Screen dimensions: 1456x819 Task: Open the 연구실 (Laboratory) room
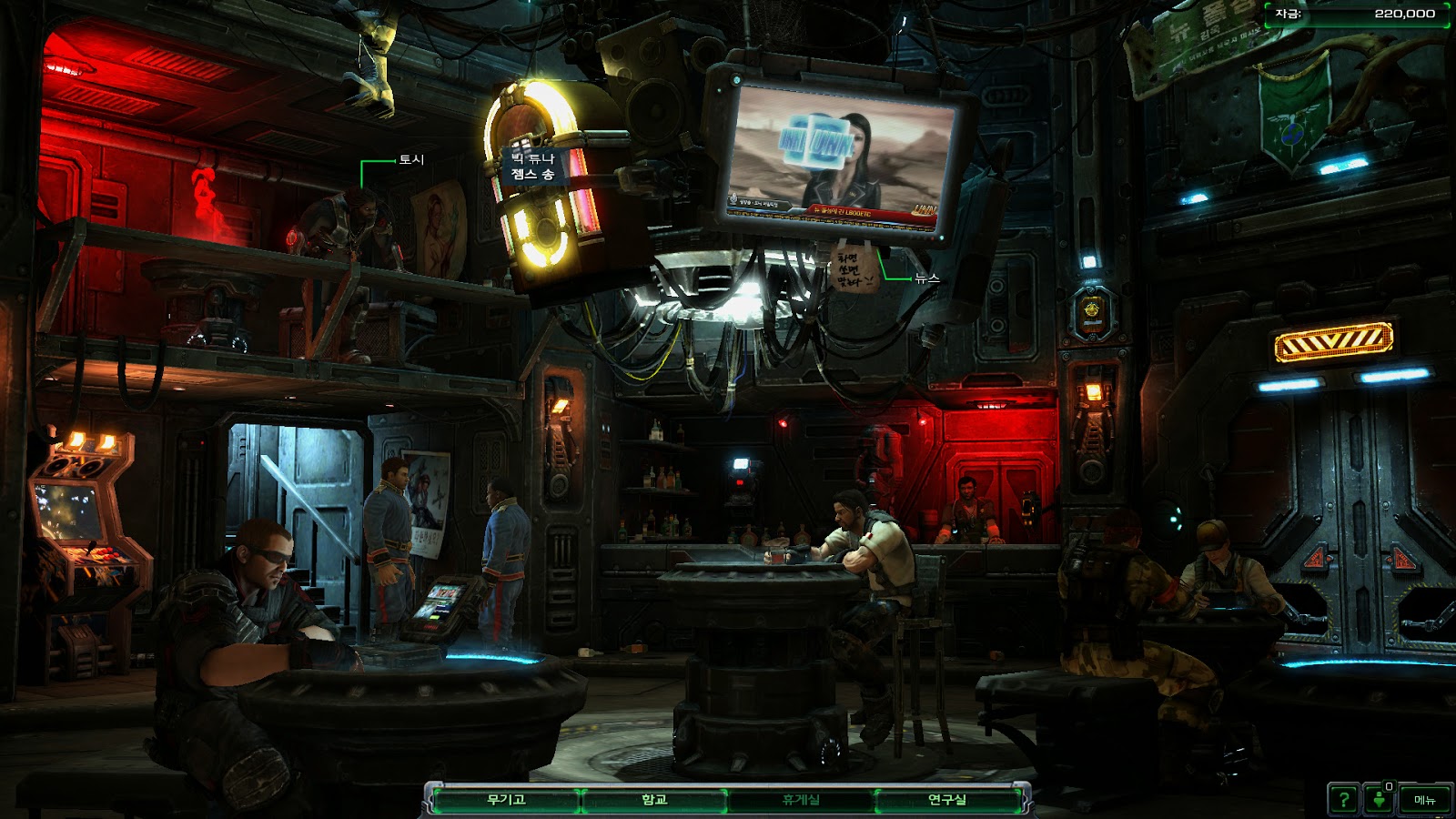[x=946, y=800]
